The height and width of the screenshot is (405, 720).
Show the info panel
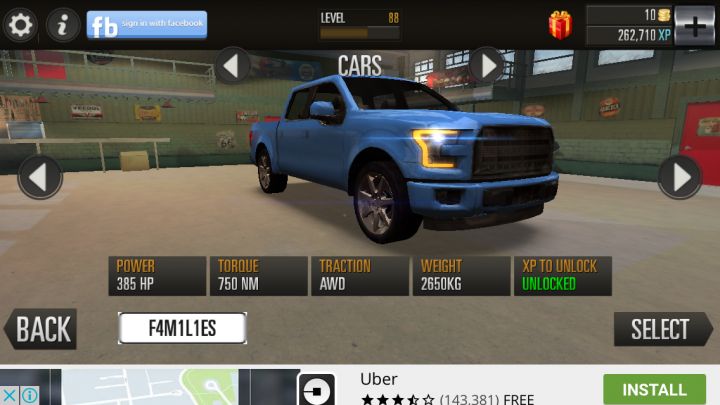click(62, 24)
